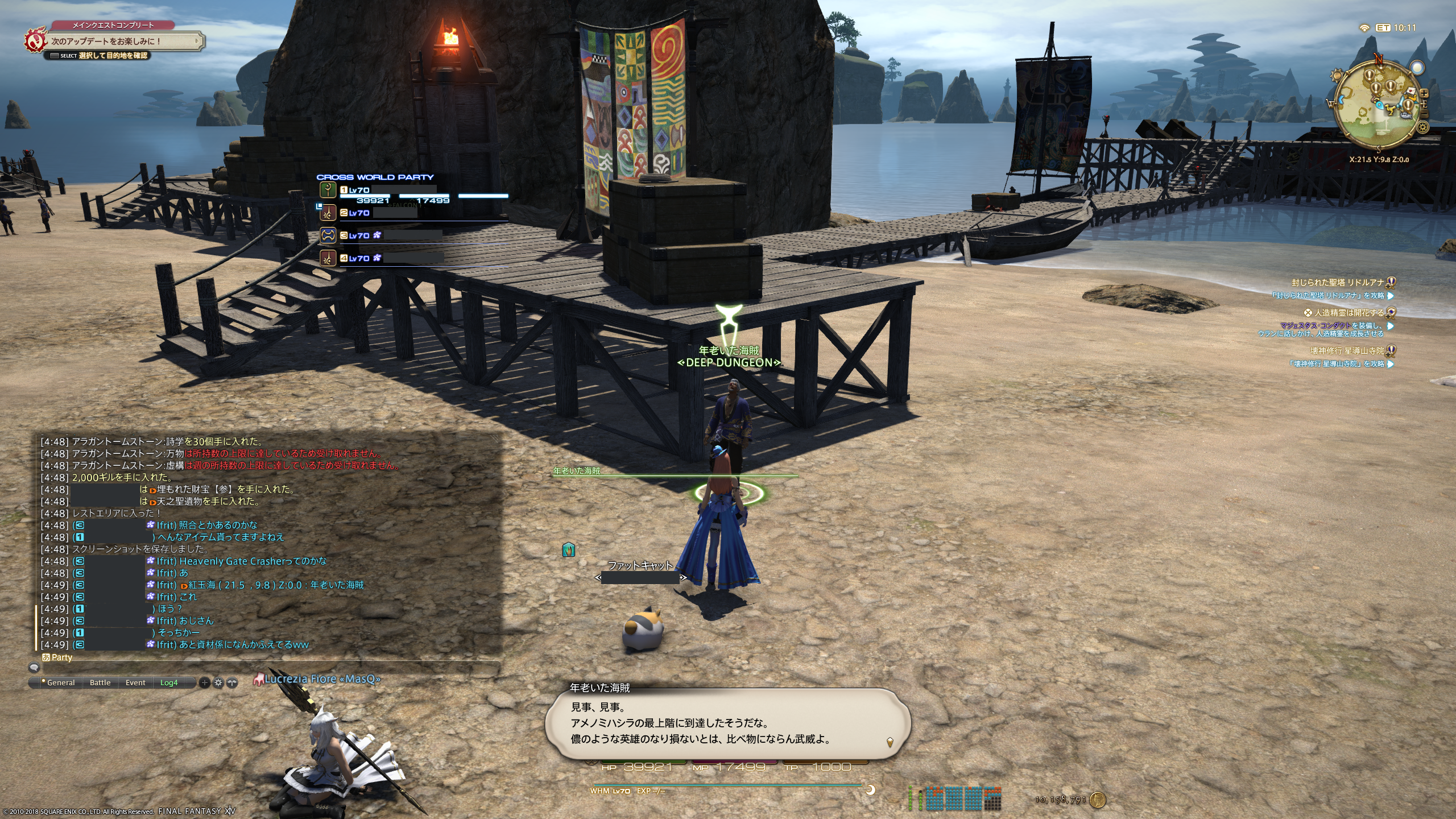Open the main scenario guide 次のアップデートをお楽しみに
The image size is (1456, 819).
[119, 41]
